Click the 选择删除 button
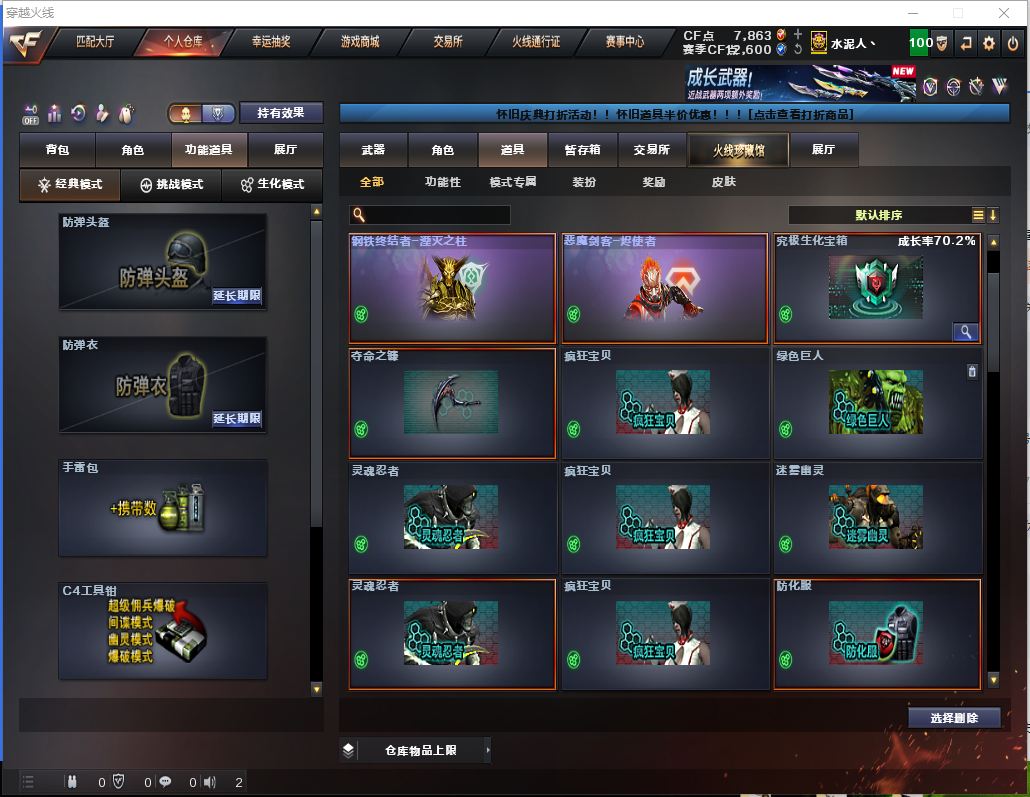This screenshot has width=1030, height=797. tap(954, 718)
